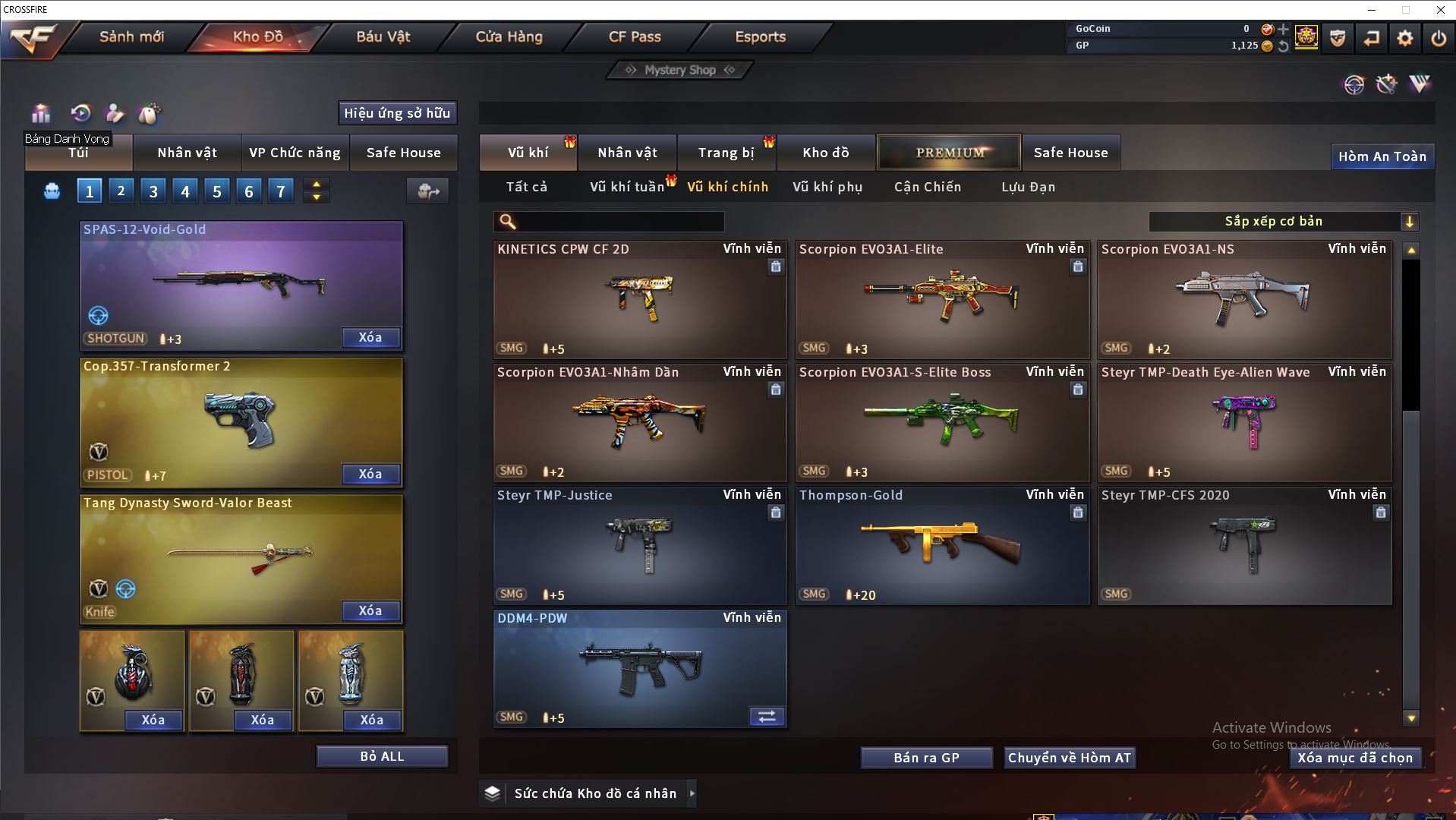Select bag number 3
The width and height of the screenshot is (1456, 820).
click(153, 191)
